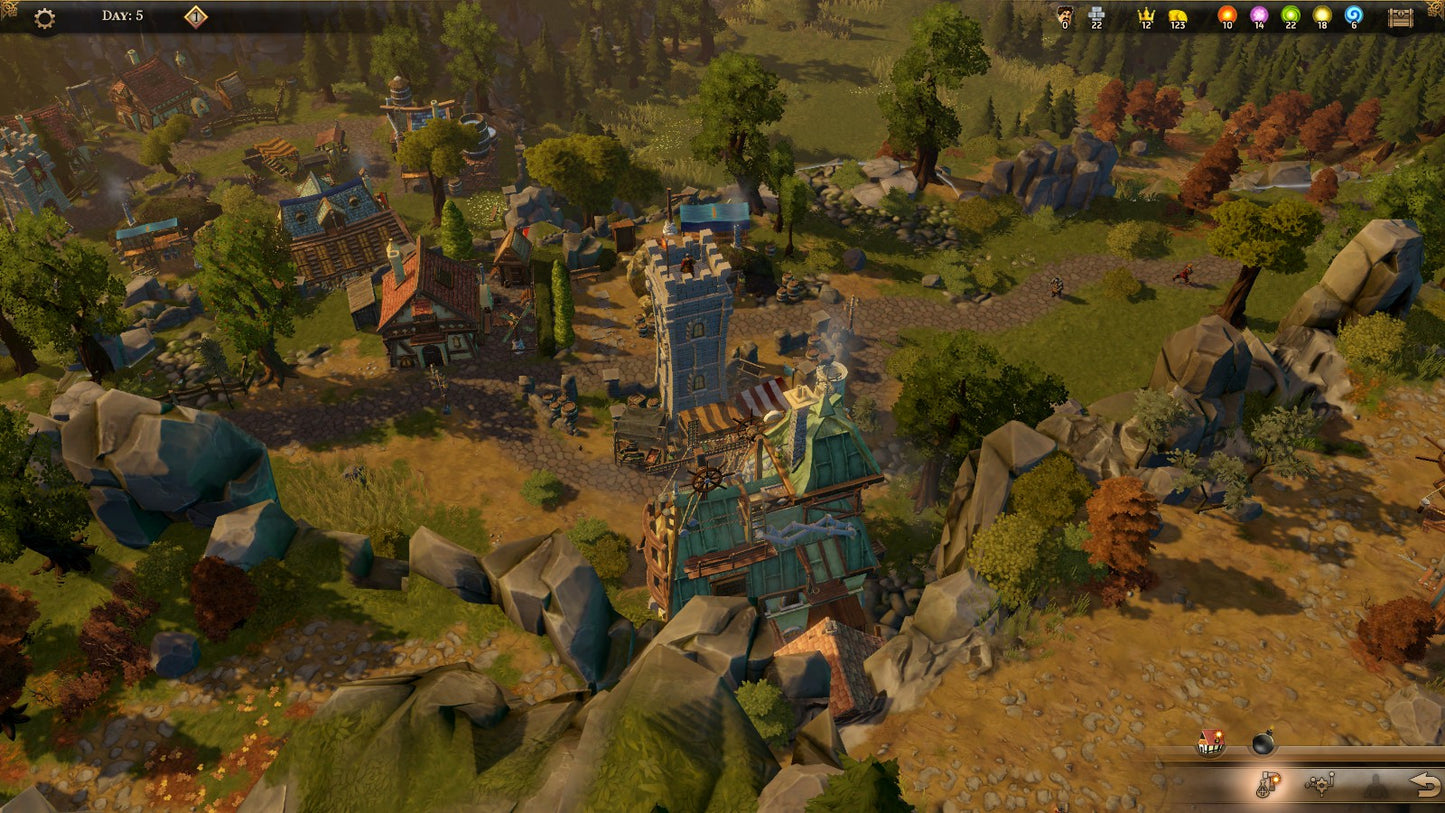This screenshot has height=813, width=1445.
Task: Open the settings gear menu
Action: click(42, 17)
